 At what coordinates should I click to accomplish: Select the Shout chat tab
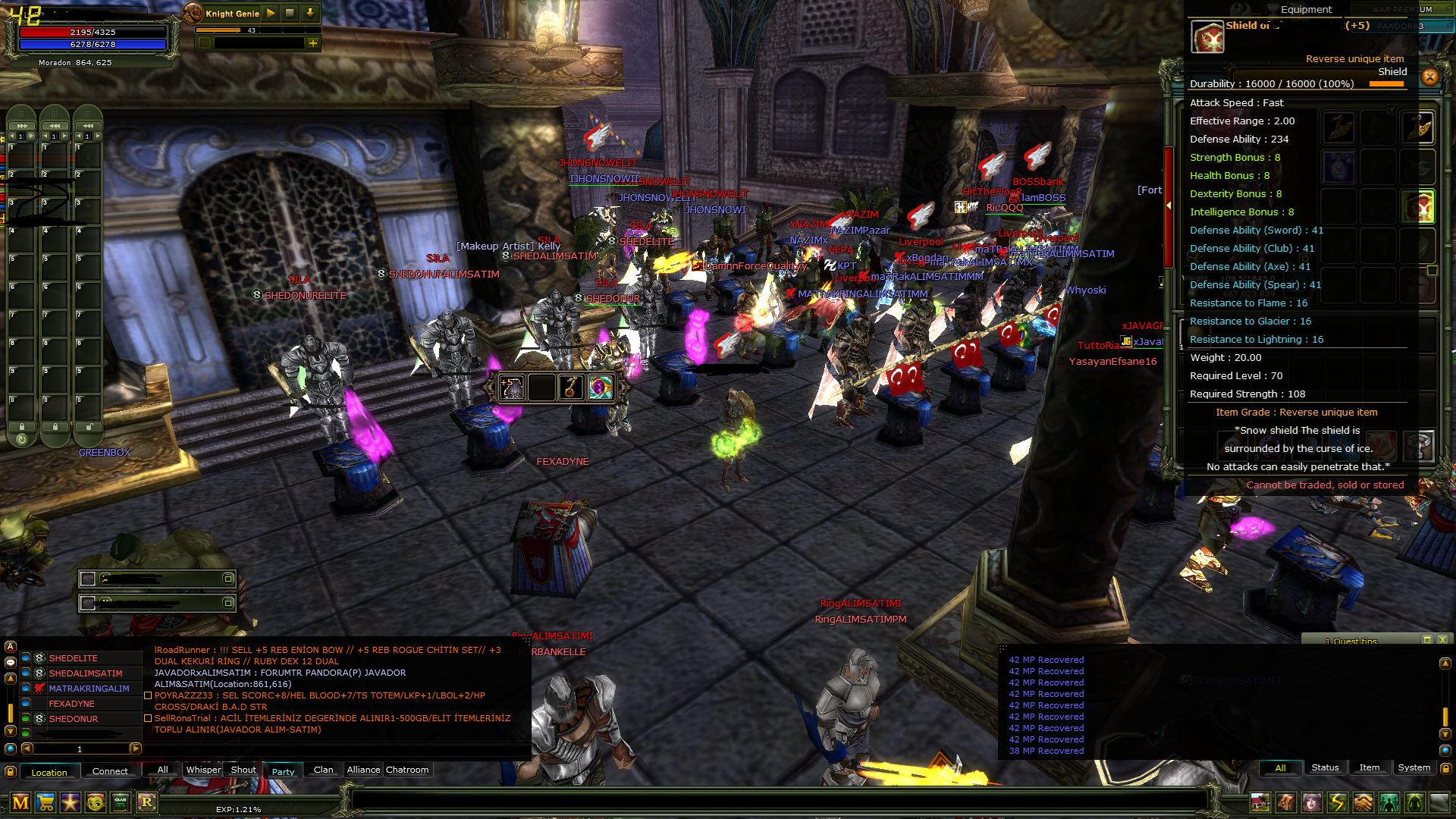coord(243,770)
